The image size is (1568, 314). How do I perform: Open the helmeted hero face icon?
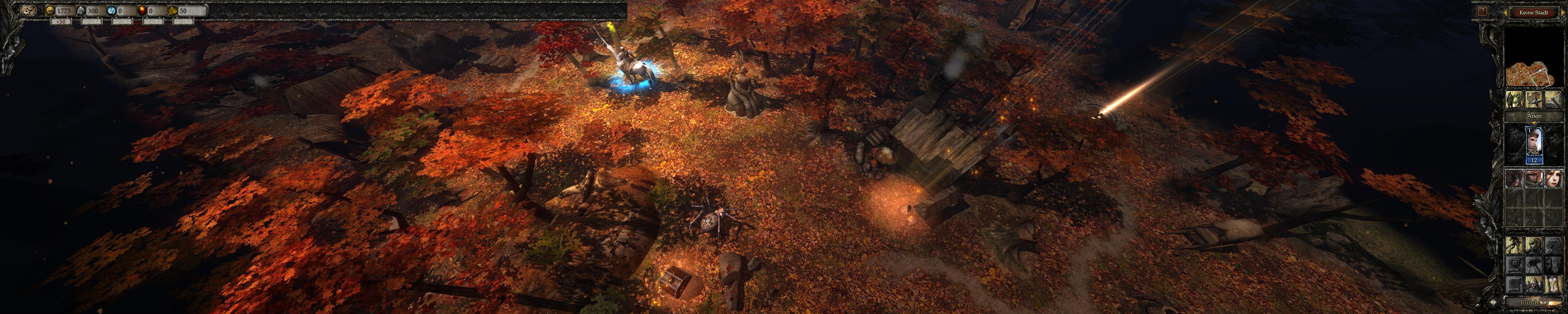coord(1533,246)
